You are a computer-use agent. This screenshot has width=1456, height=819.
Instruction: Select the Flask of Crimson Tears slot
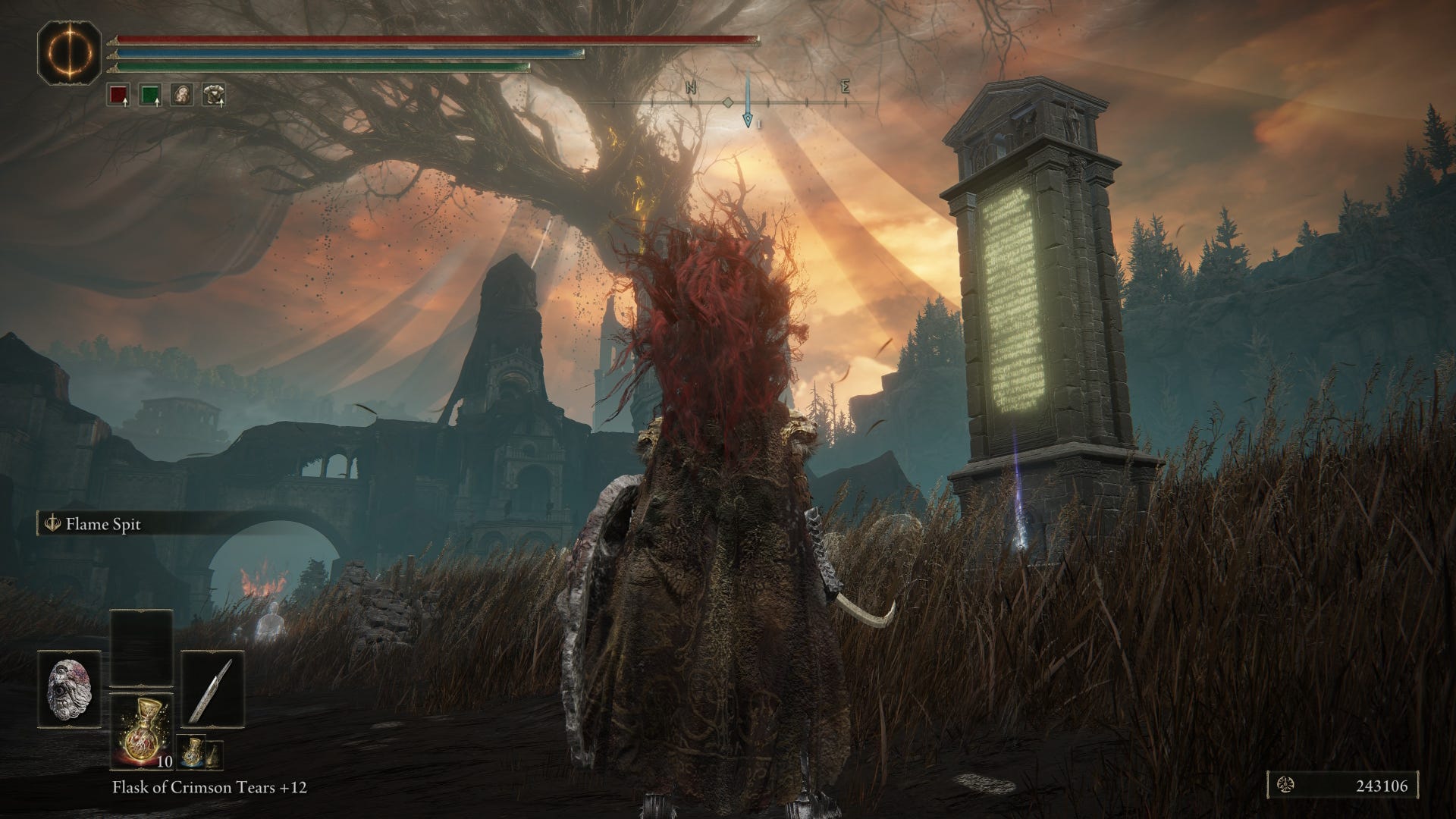[x=141, y=731]
